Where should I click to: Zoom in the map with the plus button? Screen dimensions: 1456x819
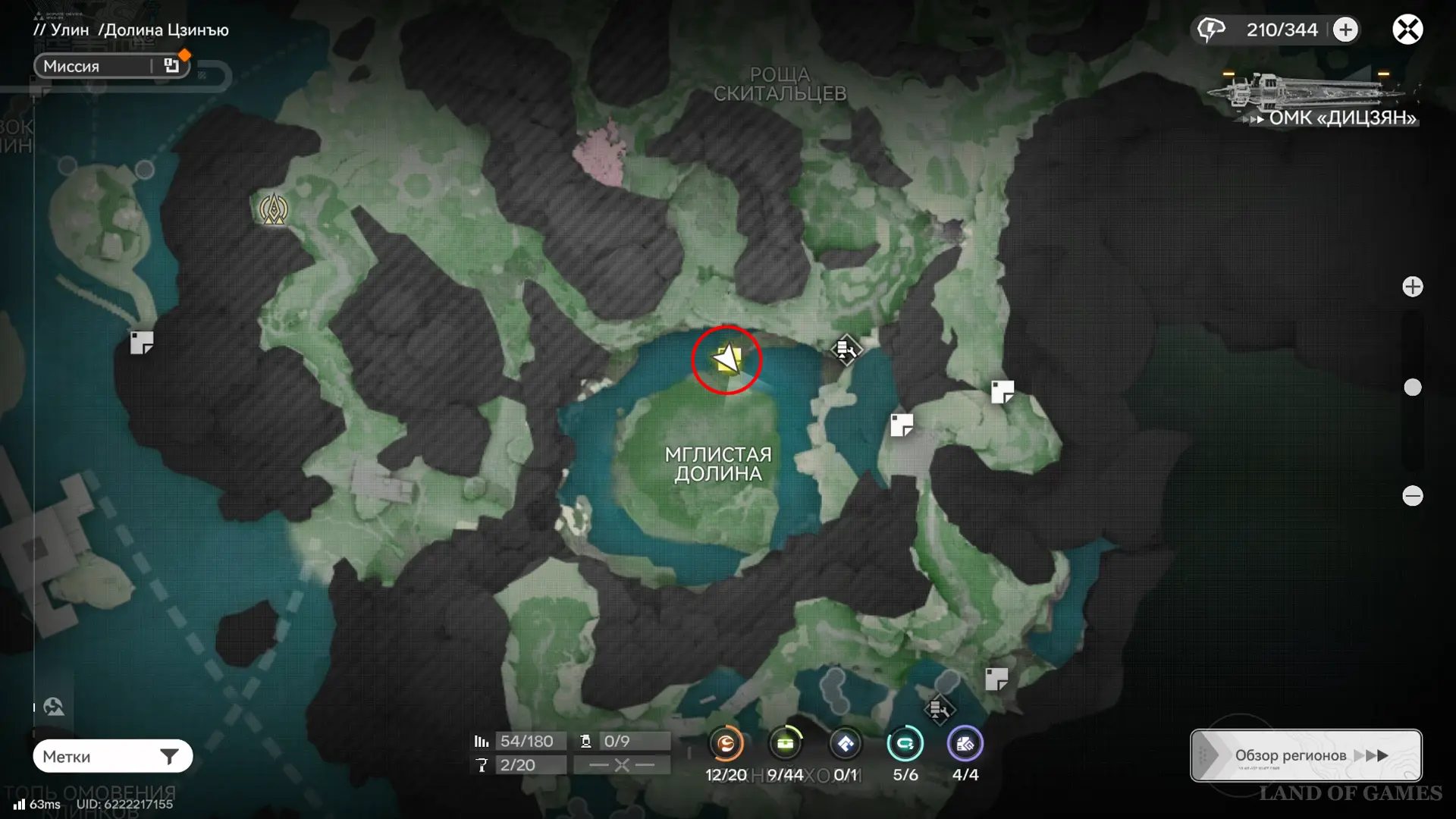[1412, 287]
